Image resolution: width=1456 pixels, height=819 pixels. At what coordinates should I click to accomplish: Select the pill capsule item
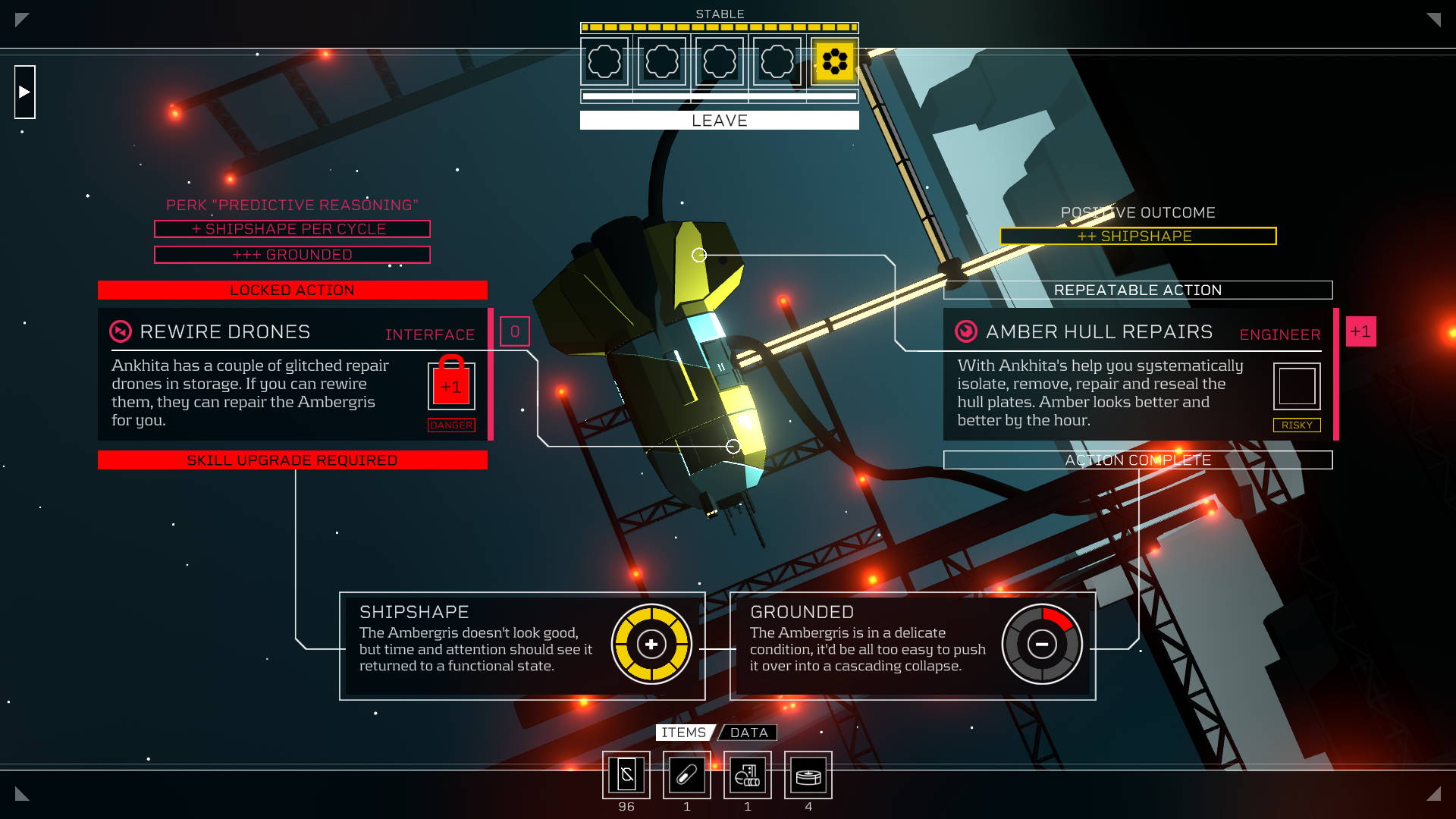(687, 774)
